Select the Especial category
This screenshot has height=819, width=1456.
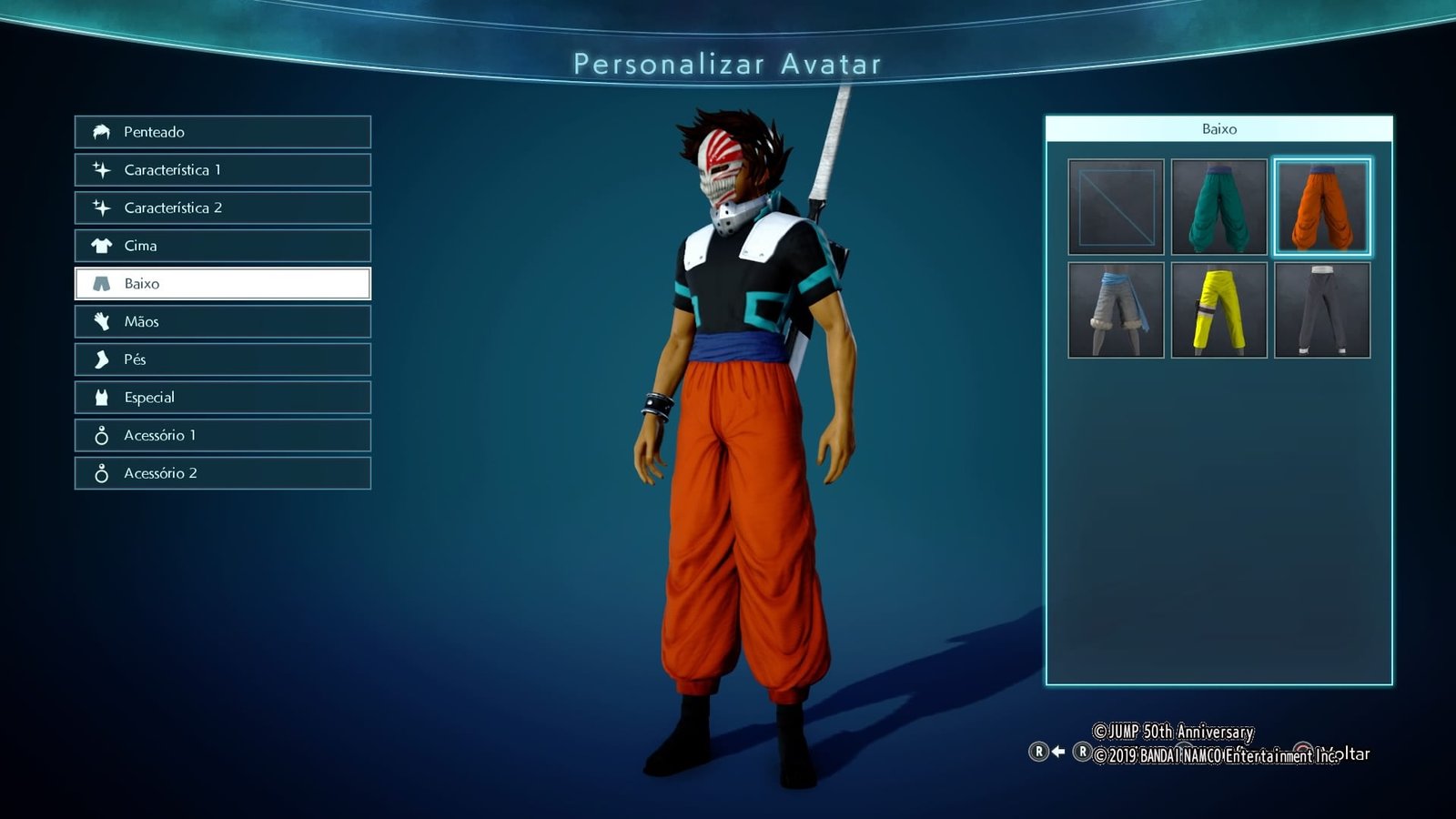click(x=223, y=398)
